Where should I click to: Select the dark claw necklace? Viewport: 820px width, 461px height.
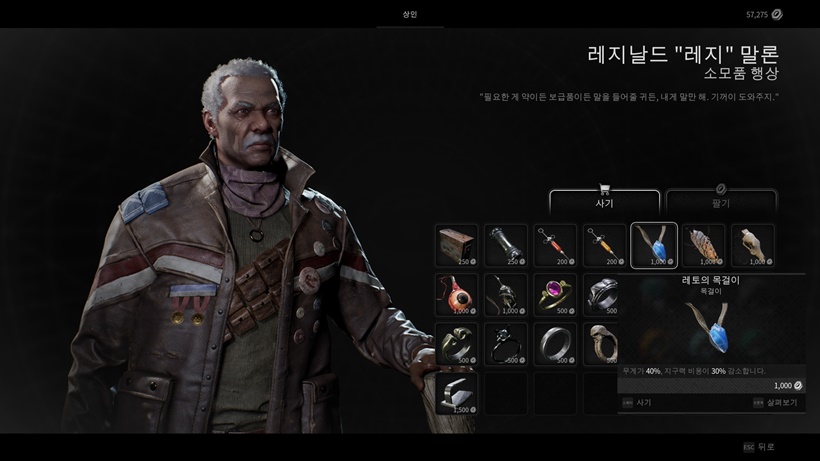pyautogui.click(x=505, y=295)
